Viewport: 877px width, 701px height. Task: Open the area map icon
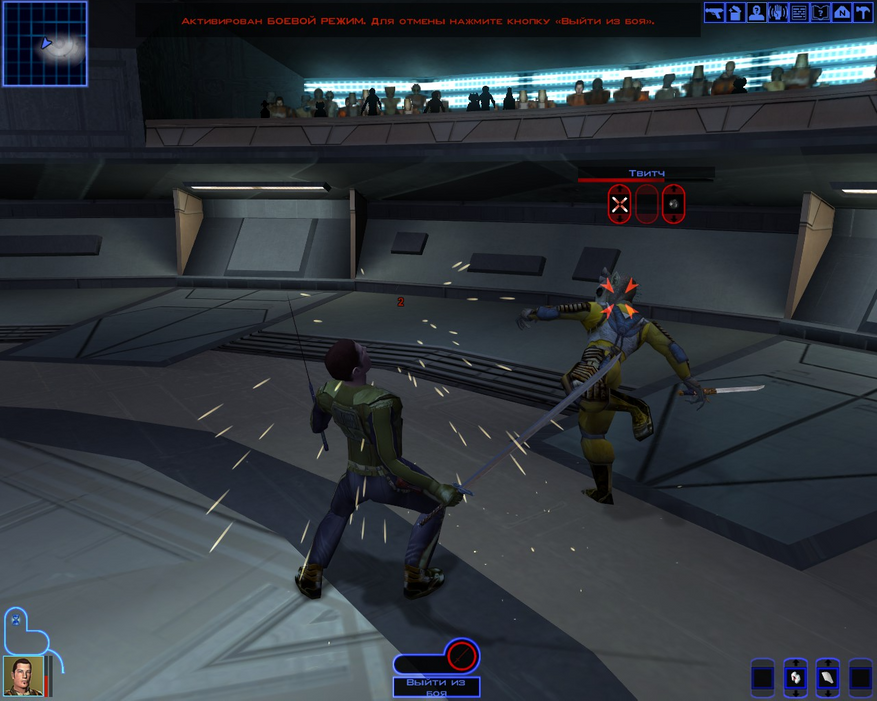click(842, 12)
